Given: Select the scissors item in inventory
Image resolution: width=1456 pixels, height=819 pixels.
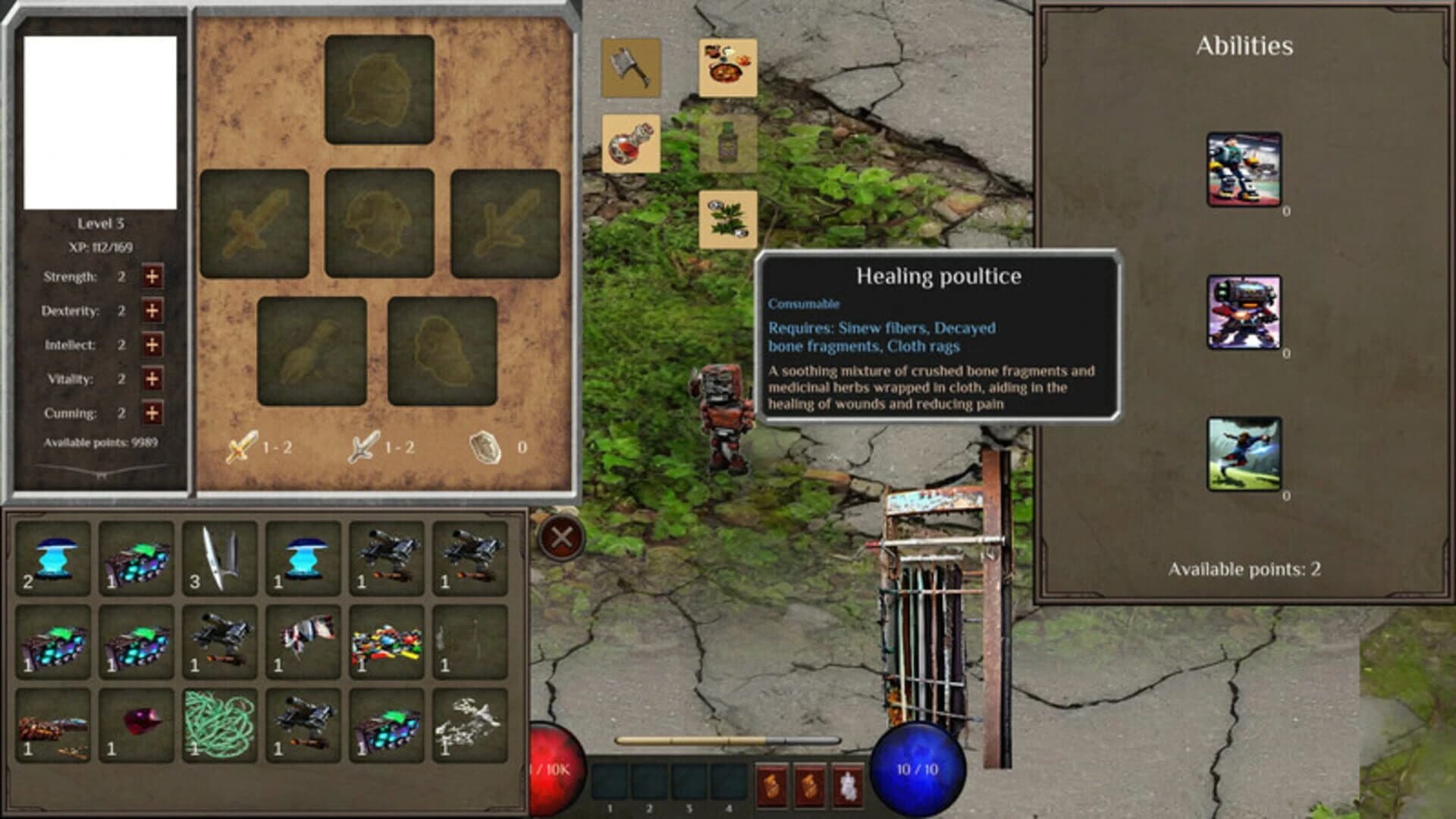Looking at the screenshot, I should [219, 559].
